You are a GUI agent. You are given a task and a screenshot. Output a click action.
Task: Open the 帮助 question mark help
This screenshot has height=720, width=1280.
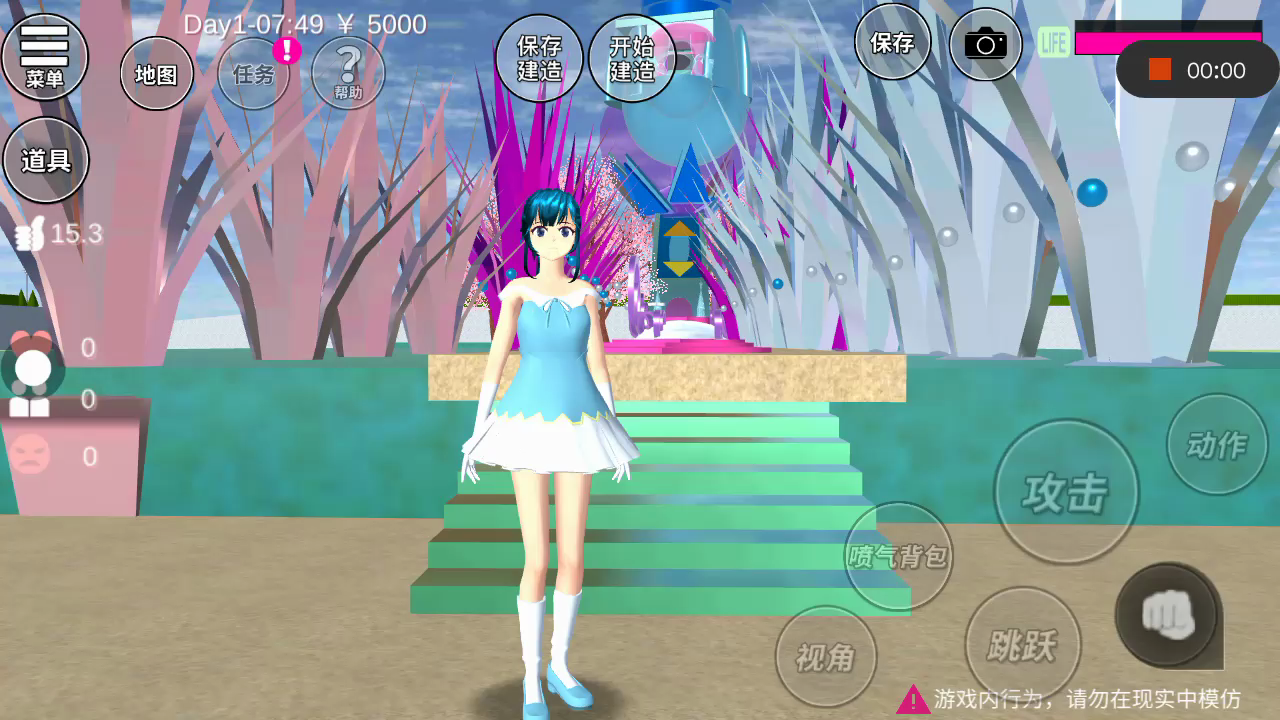(348, 73)
